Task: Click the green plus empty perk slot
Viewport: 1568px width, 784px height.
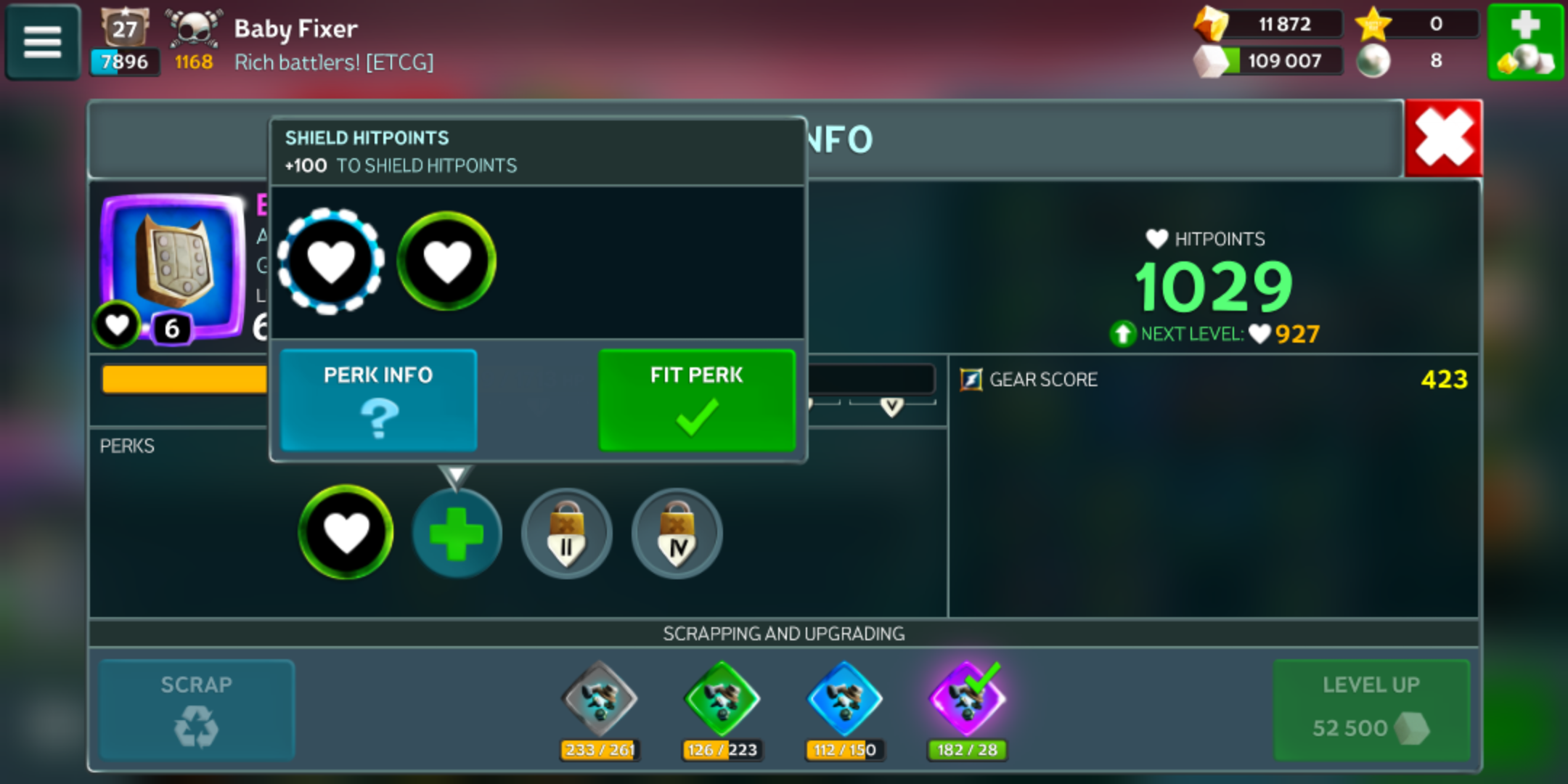Action: (x=457, y=534)
